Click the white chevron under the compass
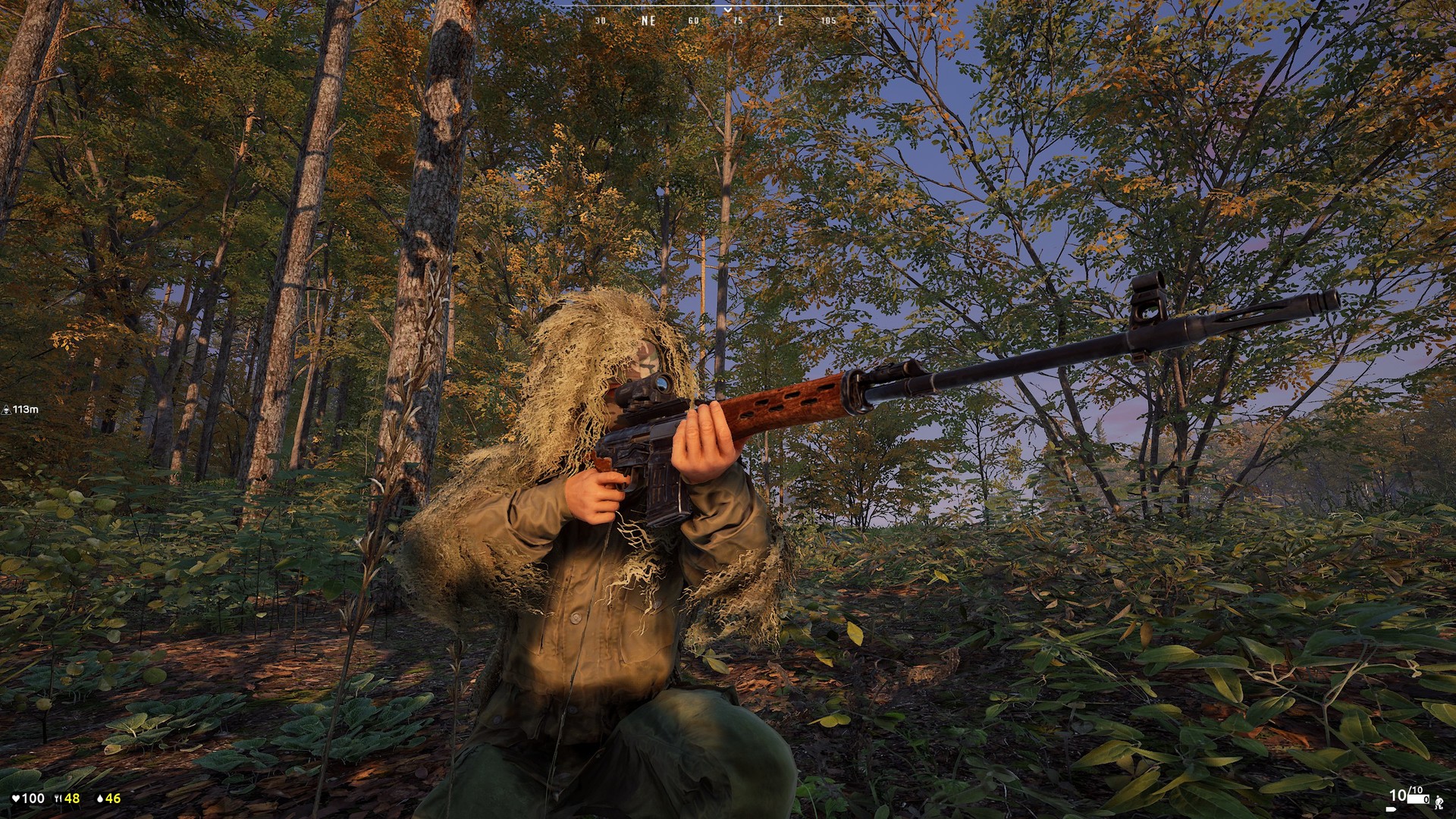This screenshot has height=819, width=1456. click(x=727, y=10)
